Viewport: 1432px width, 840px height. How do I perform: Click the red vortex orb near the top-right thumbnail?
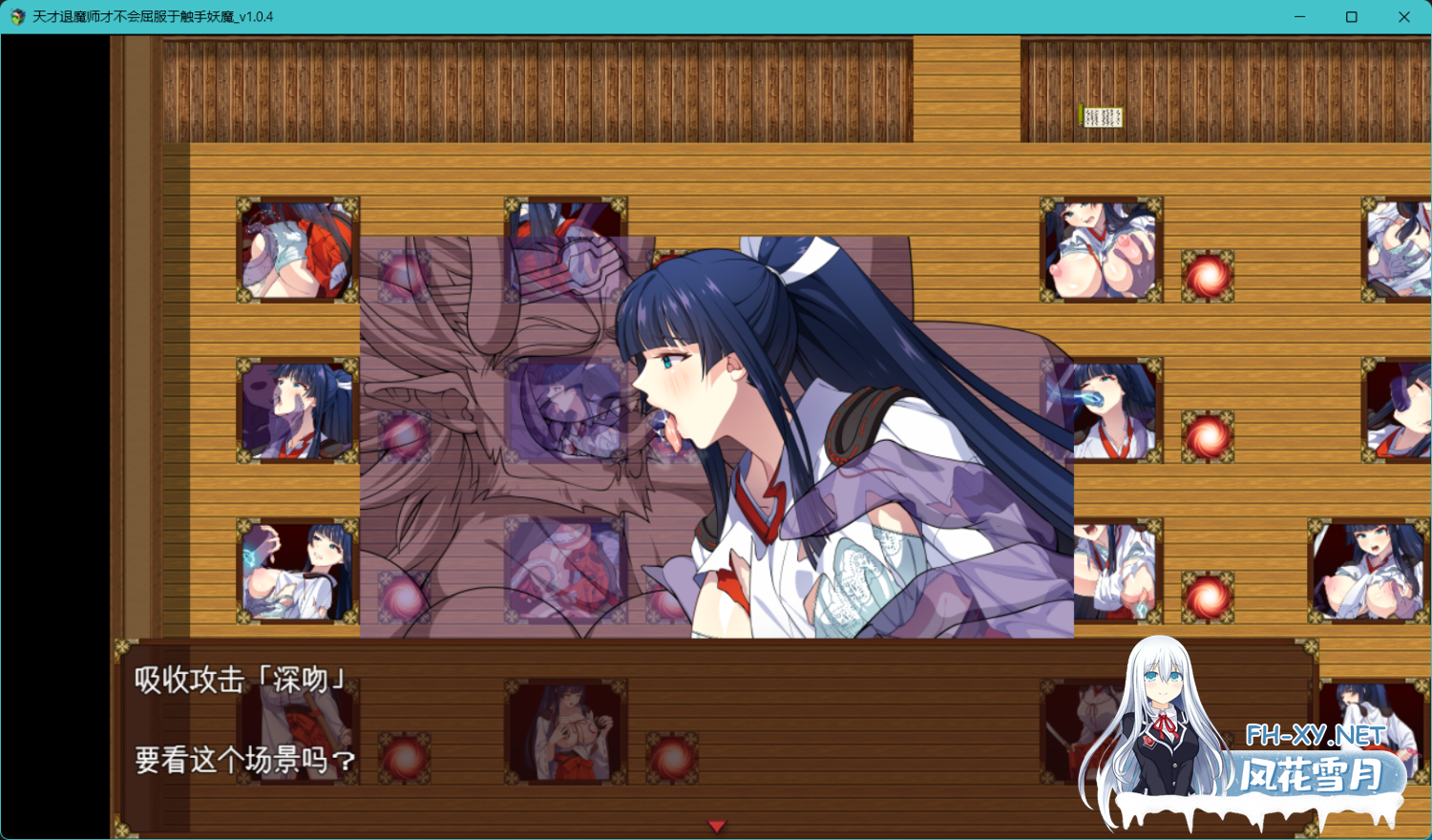click(1208, 277)
